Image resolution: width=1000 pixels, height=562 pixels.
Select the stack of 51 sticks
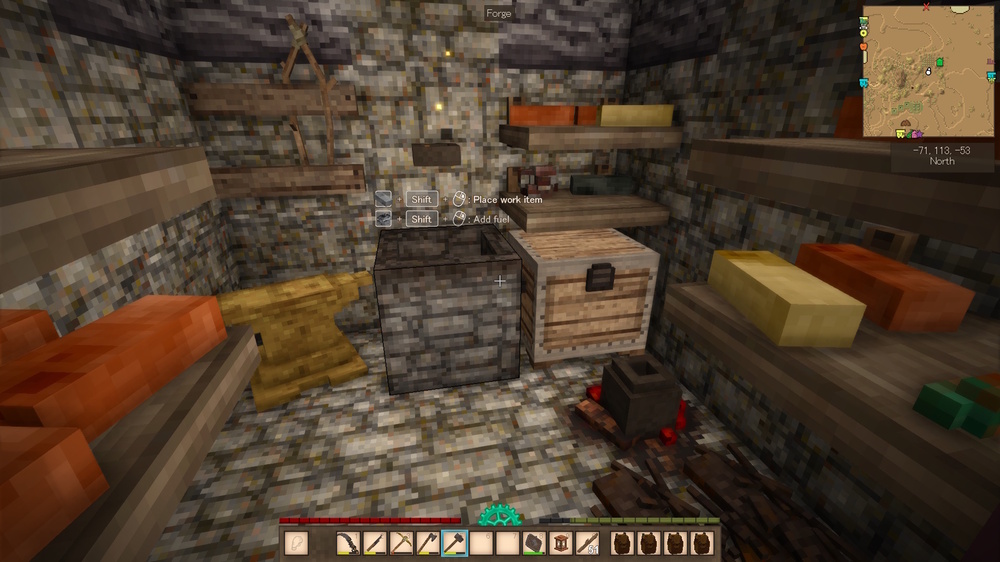coord(588,543)
